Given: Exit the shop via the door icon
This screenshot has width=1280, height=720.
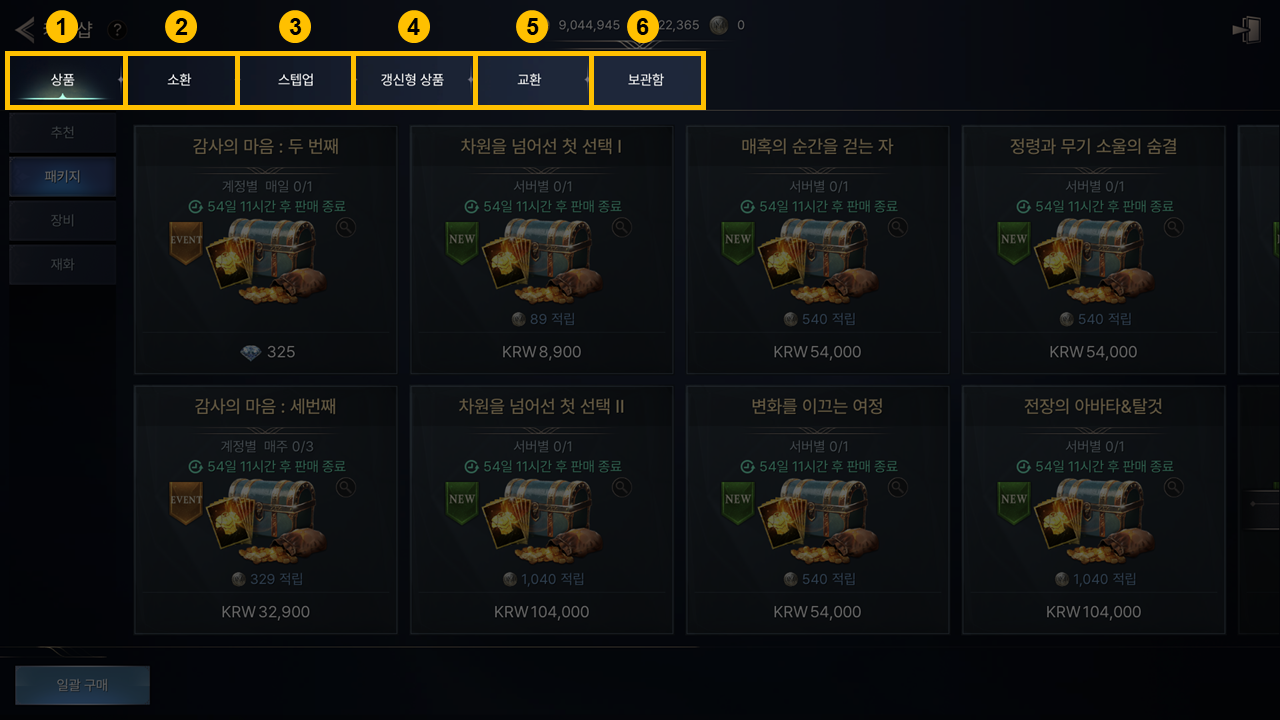Looking at the screenshot, I should coord(1246,29).
